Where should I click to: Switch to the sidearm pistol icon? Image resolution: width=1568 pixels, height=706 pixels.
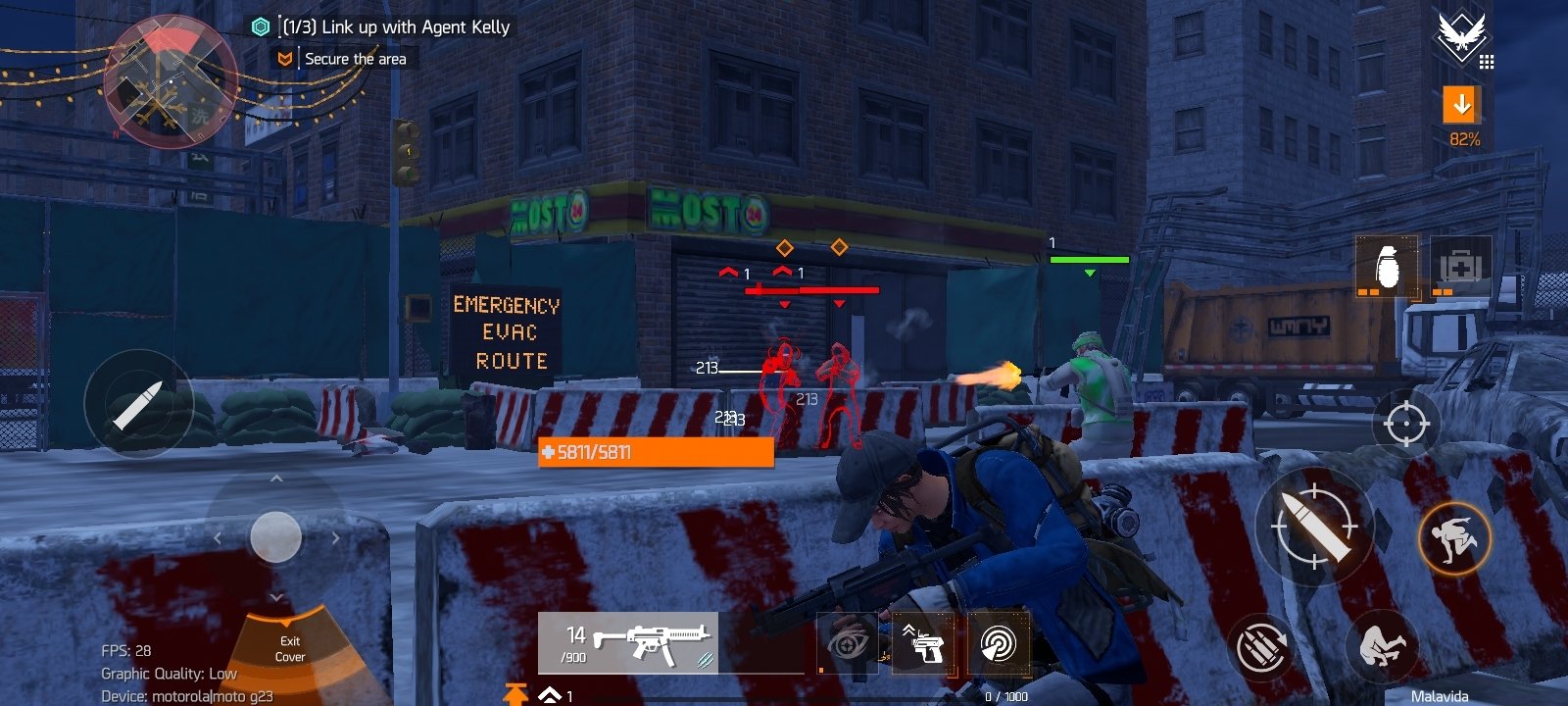[x=923, y=644]
